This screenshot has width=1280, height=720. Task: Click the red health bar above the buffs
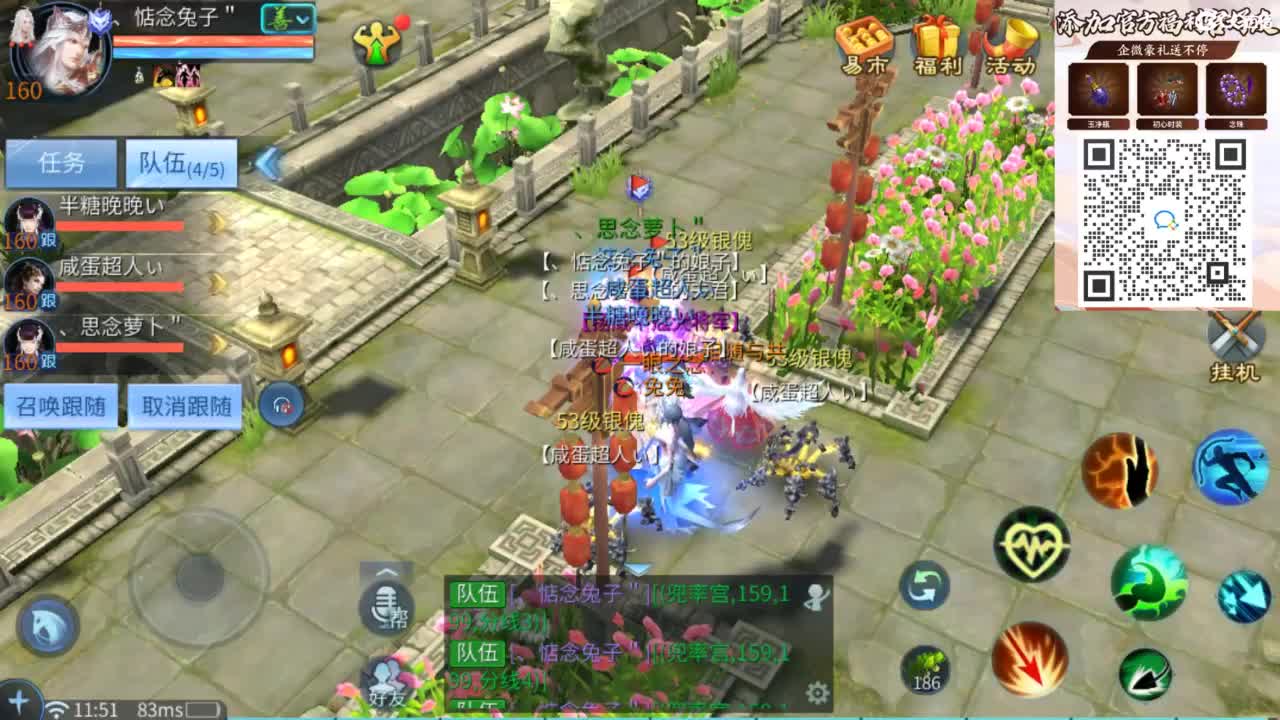(x=200, y=41)
